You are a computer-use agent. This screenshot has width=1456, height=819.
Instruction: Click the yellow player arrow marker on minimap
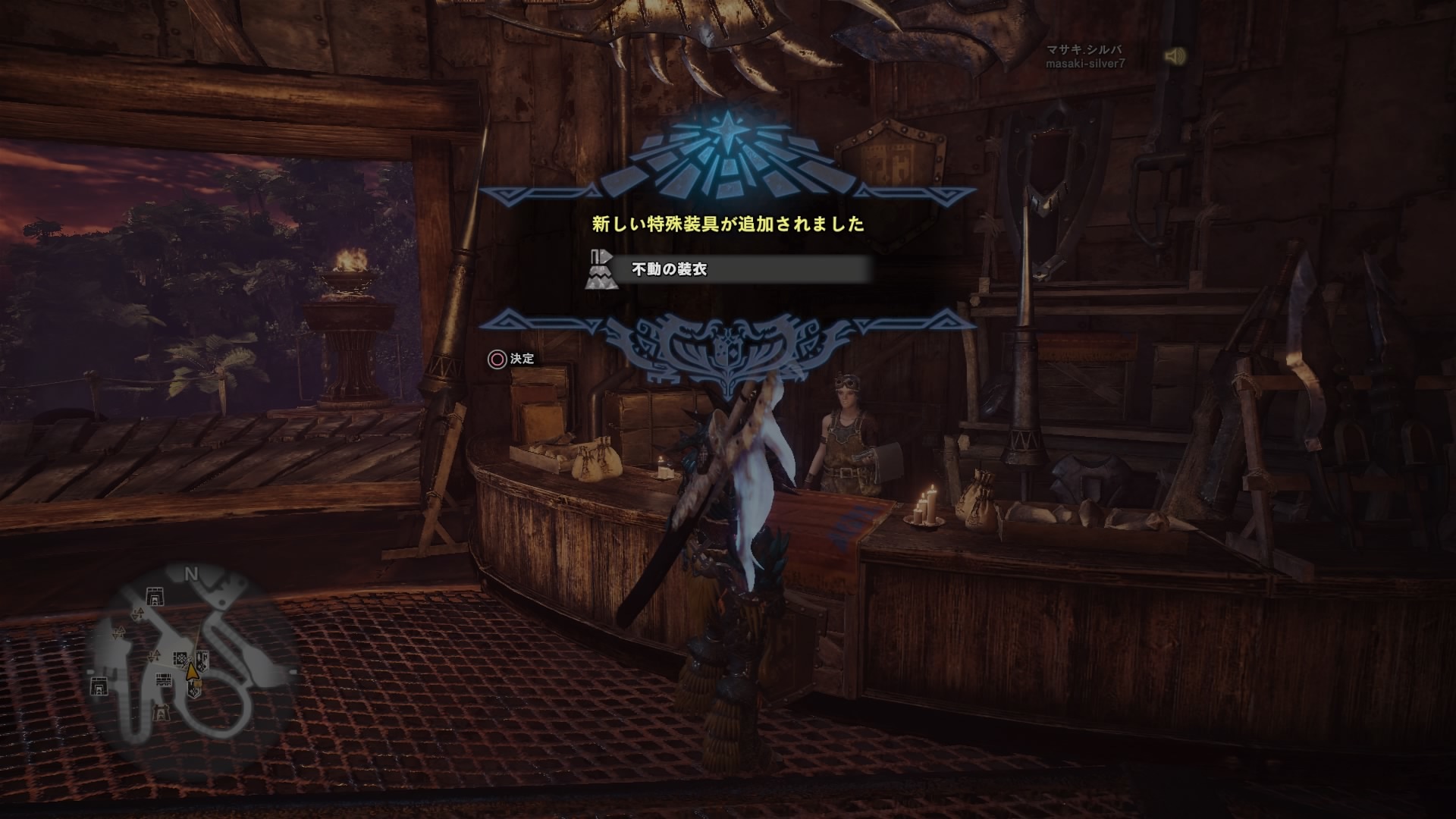tap(192, 671)
